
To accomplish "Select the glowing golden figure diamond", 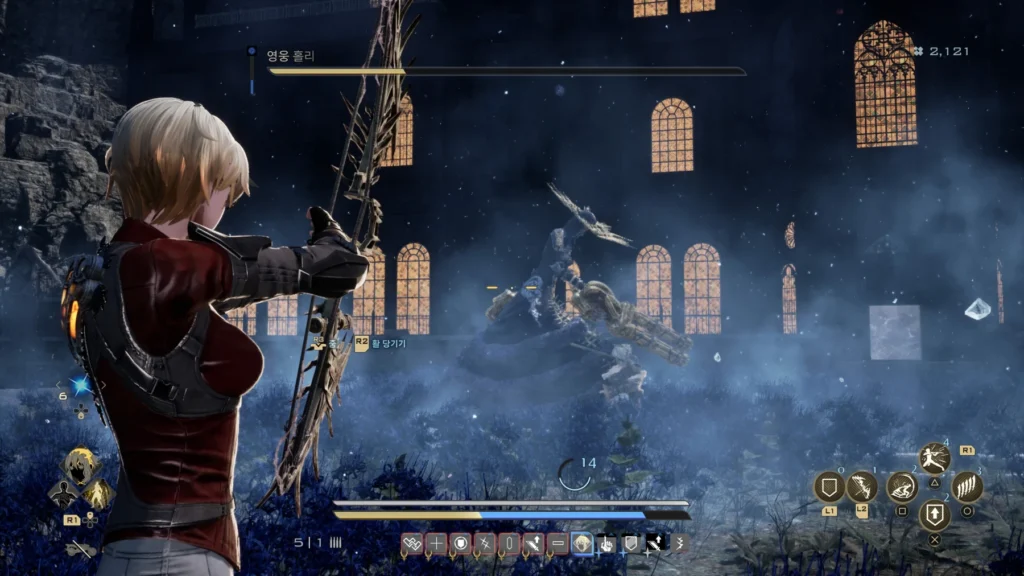I will click(x=97, y=493).
